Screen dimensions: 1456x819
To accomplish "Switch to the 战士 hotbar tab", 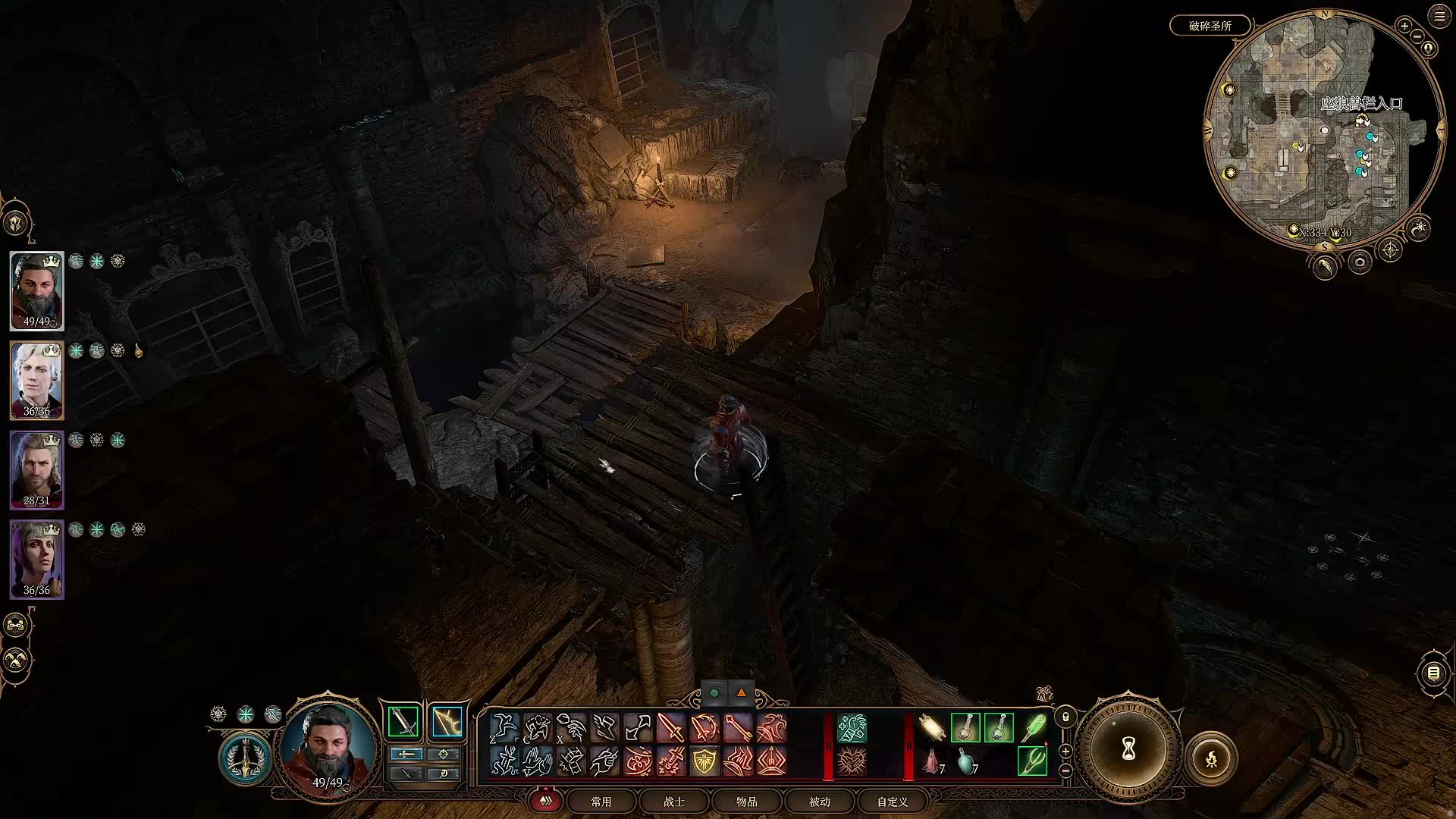I will coord(673,802).
